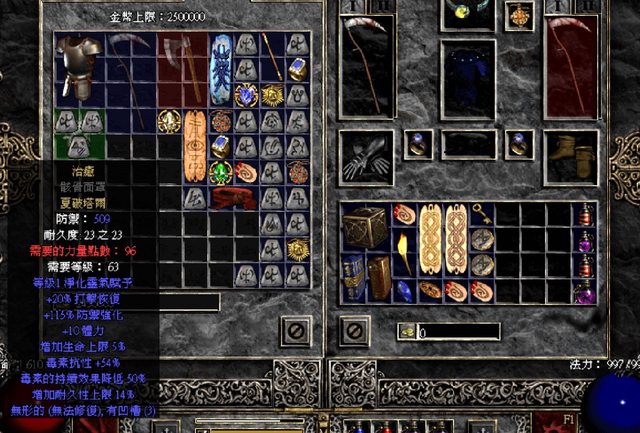Close the inventory panel
Screen dimensions: 640x433
(x=351, y=328)
